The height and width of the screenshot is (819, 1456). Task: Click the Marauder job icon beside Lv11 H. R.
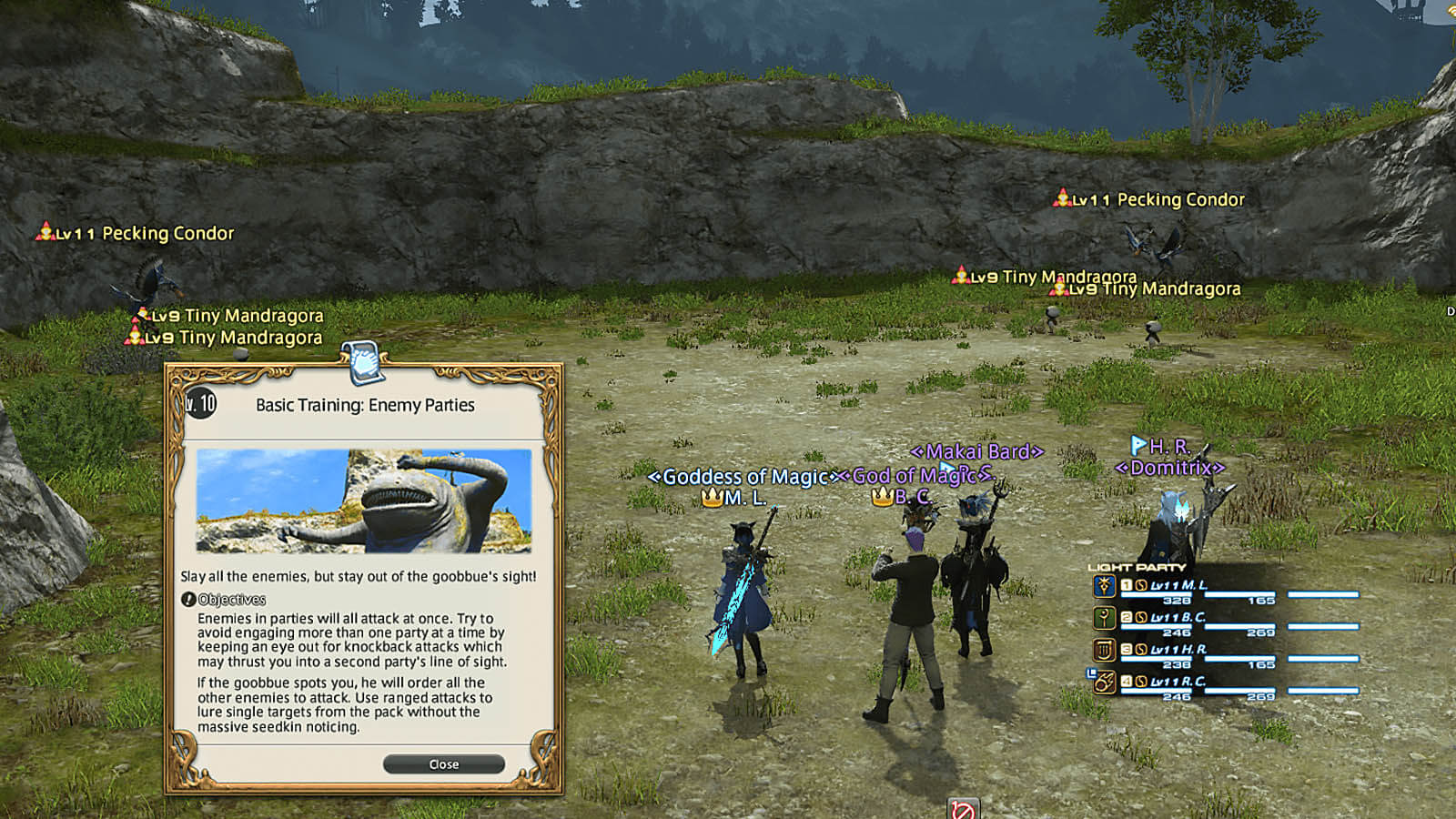[x=1104, y=651]
